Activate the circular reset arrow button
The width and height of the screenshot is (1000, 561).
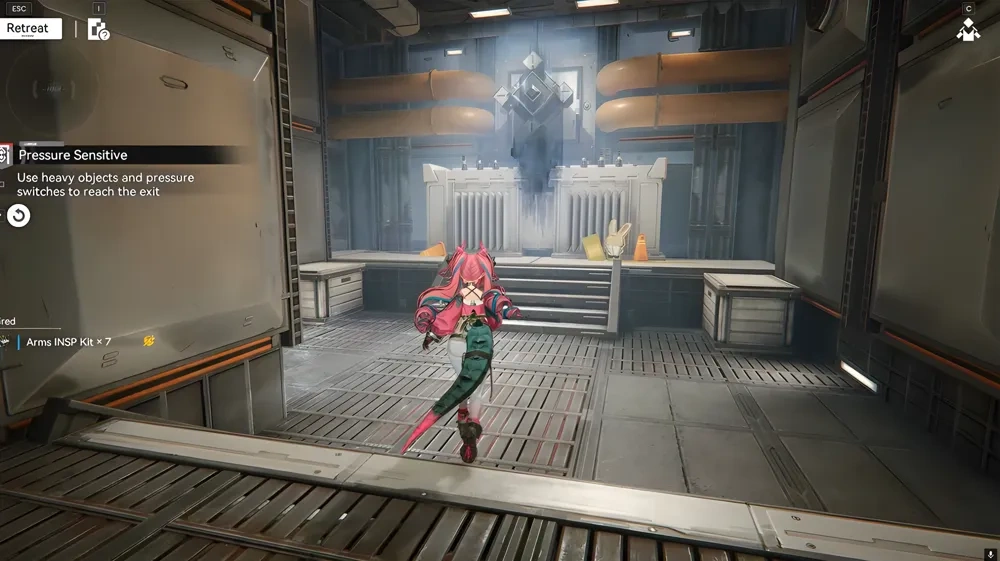coord(18,215)
